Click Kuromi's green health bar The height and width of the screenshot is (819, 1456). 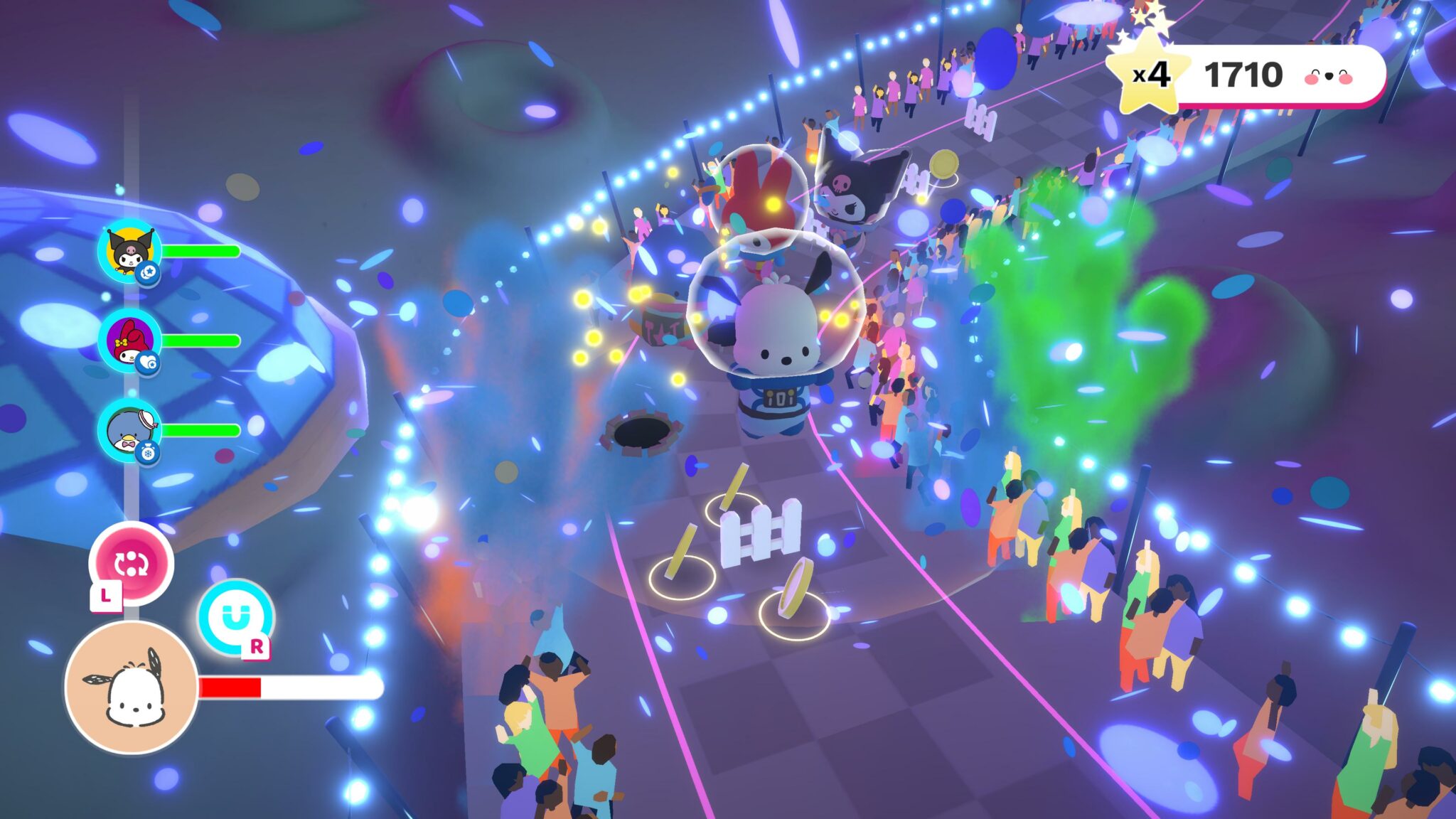click(203, 250)
